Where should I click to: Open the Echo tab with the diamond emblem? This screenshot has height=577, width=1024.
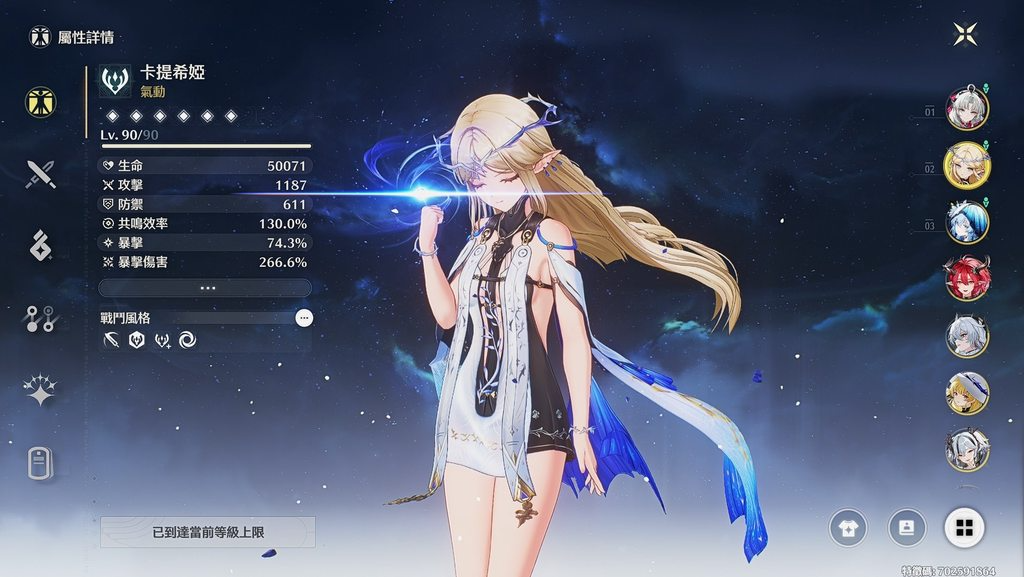[41, 246]
